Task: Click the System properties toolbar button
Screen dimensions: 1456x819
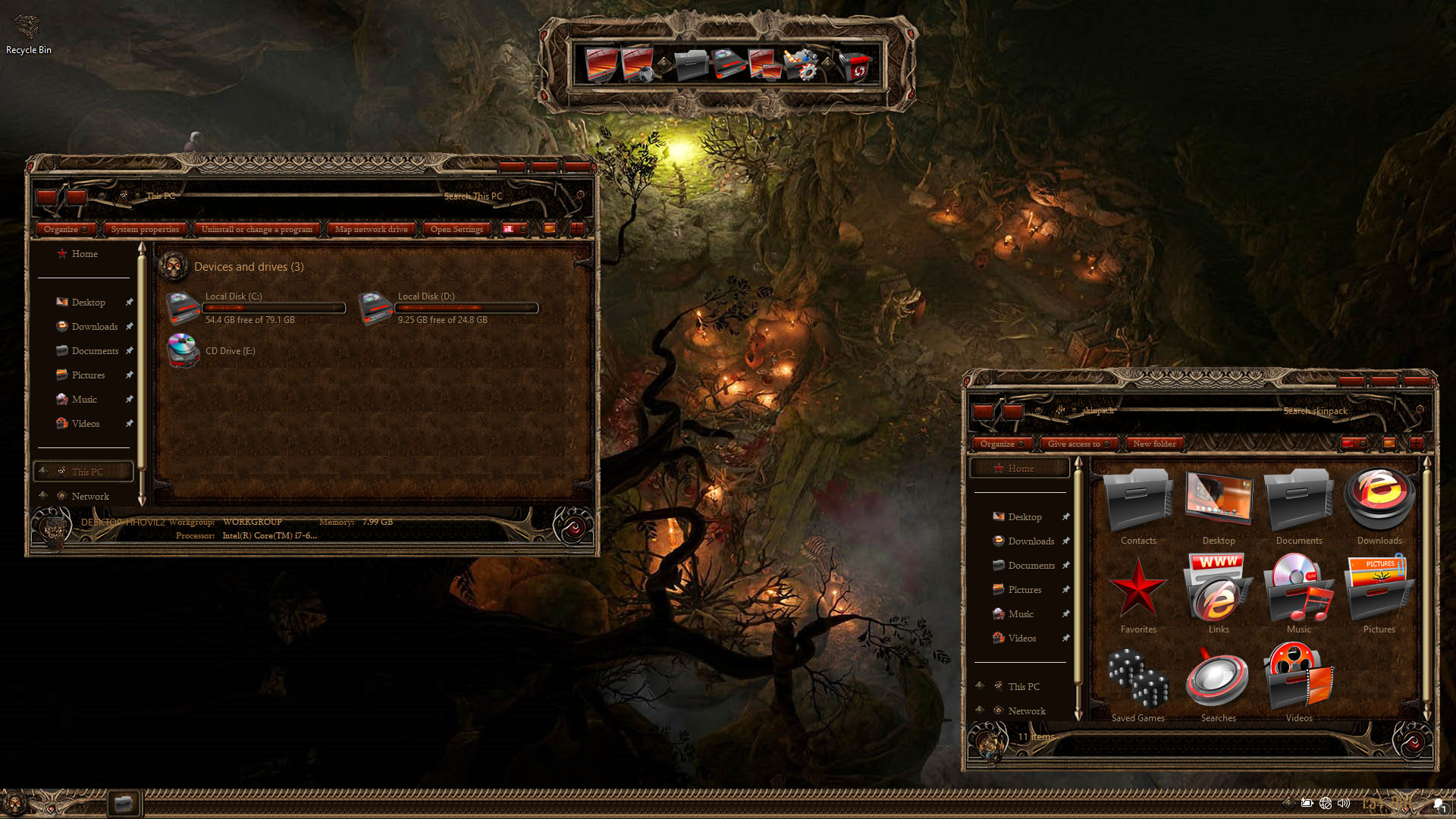Action: pos(145,229)
